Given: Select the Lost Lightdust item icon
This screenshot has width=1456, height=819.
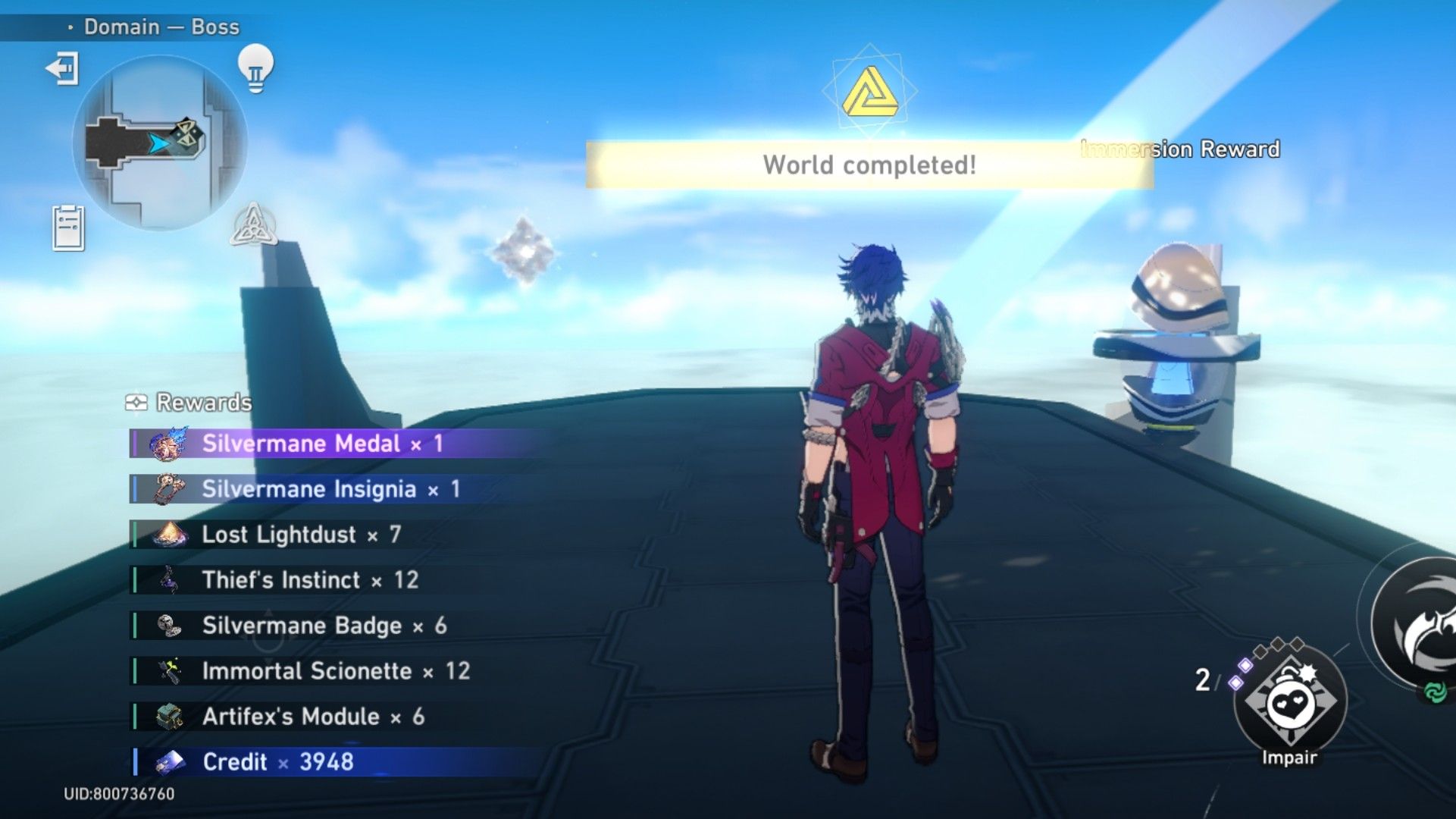Looking at the screenshot, I should tap(171, 535).
